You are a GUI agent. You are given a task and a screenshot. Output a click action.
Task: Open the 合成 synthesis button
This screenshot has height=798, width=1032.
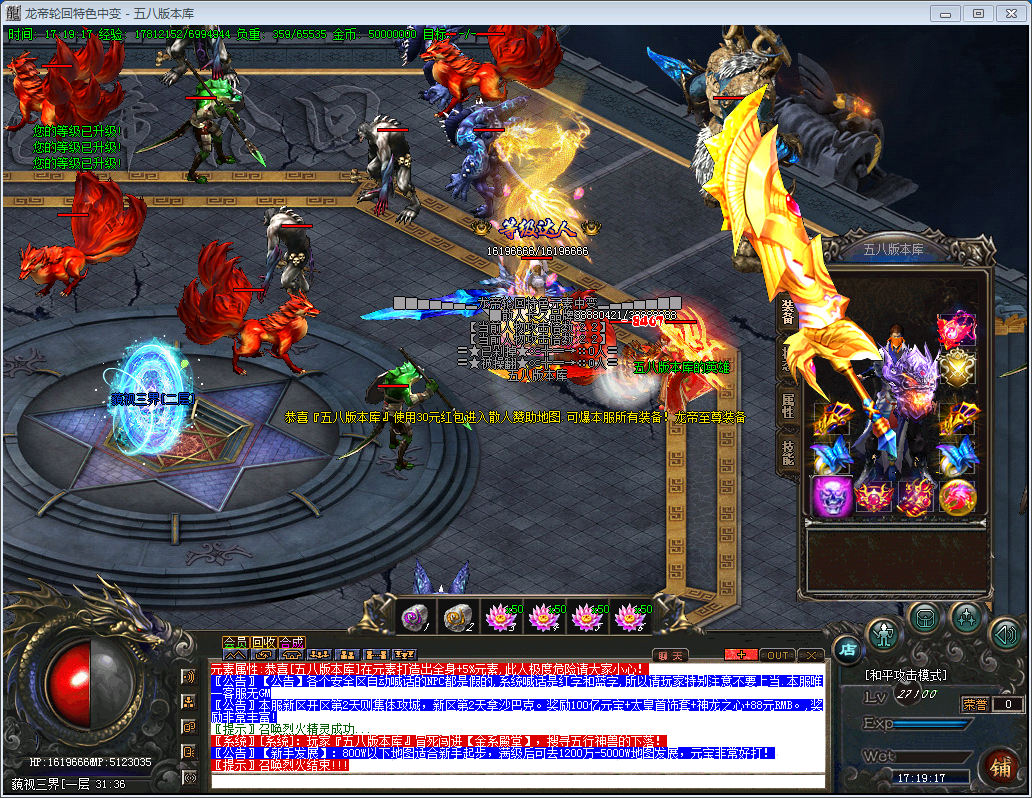(x=292, y=642)
